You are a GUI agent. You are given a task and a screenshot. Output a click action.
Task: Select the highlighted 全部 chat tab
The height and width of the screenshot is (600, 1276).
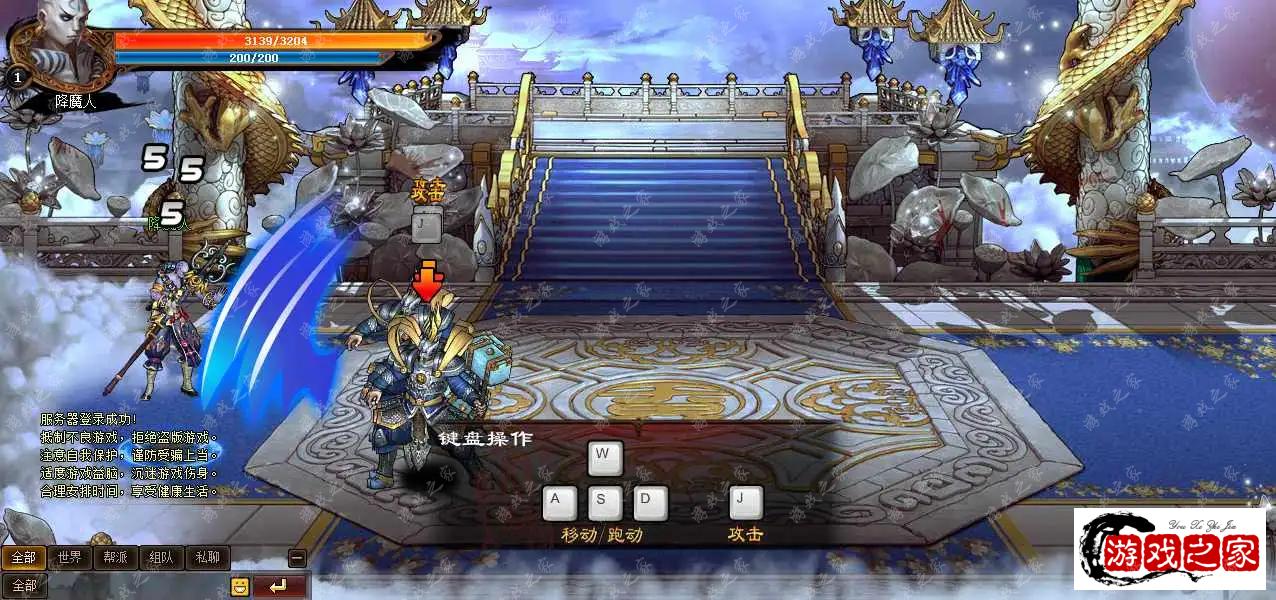(24, 558)
